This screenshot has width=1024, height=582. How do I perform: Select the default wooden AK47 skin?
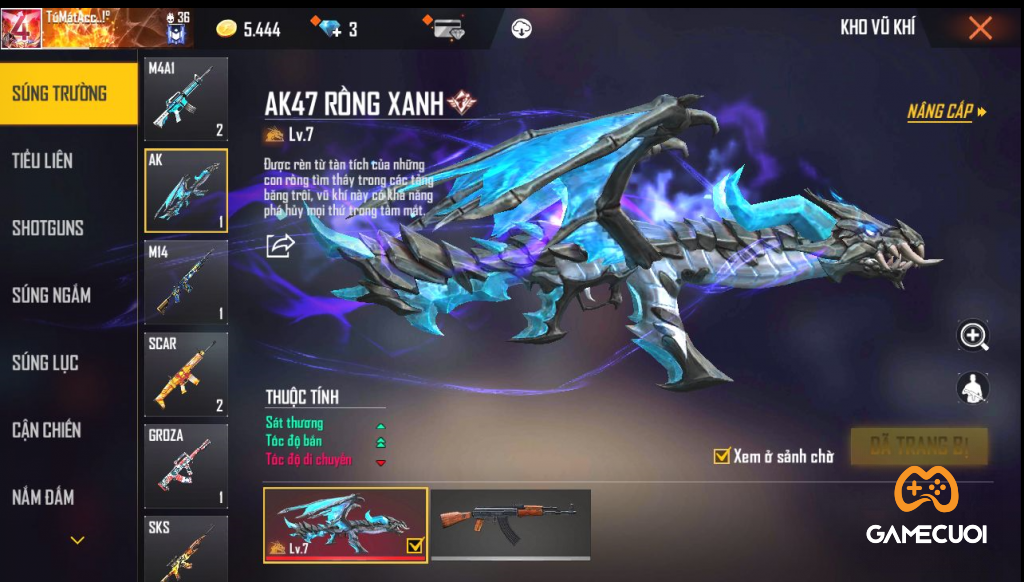510,523
